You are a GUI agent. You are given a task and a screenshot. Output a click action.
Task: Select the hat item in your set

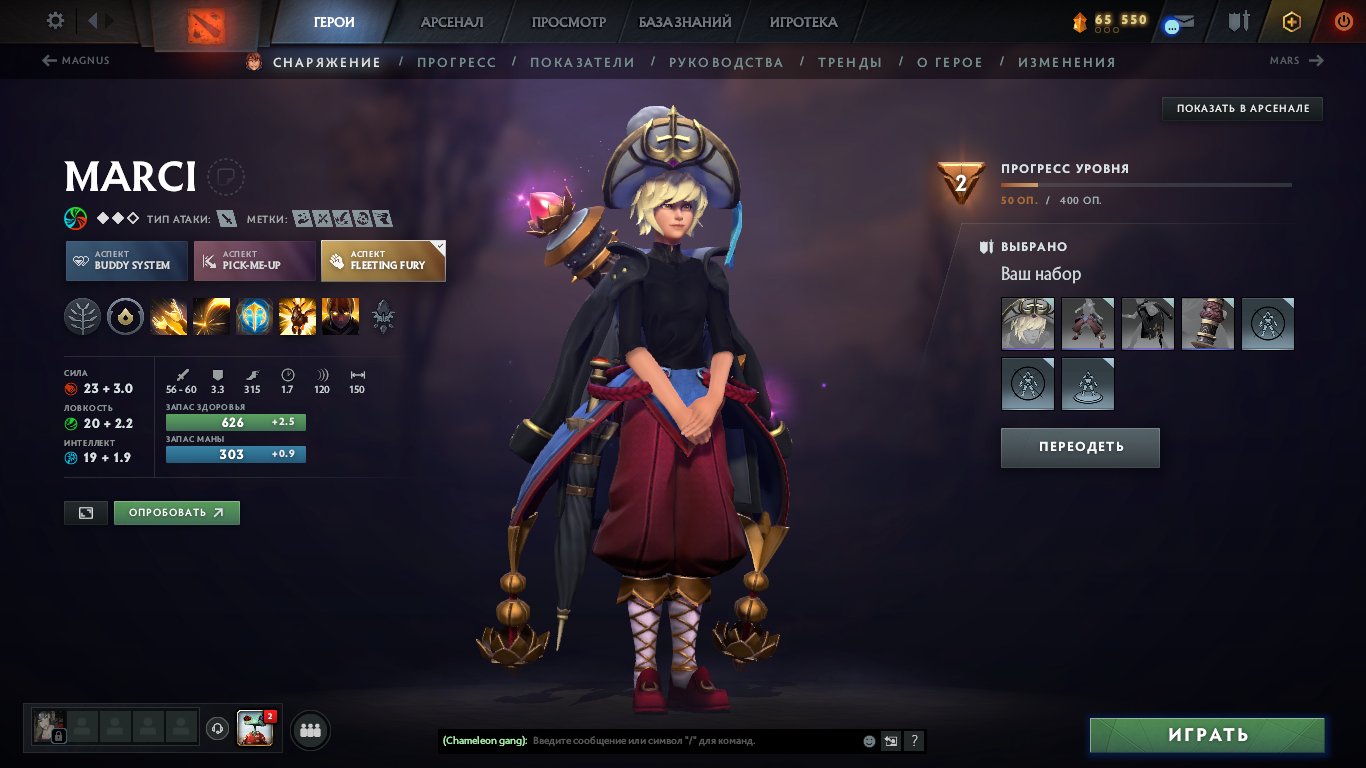[x=1028, y=324]
